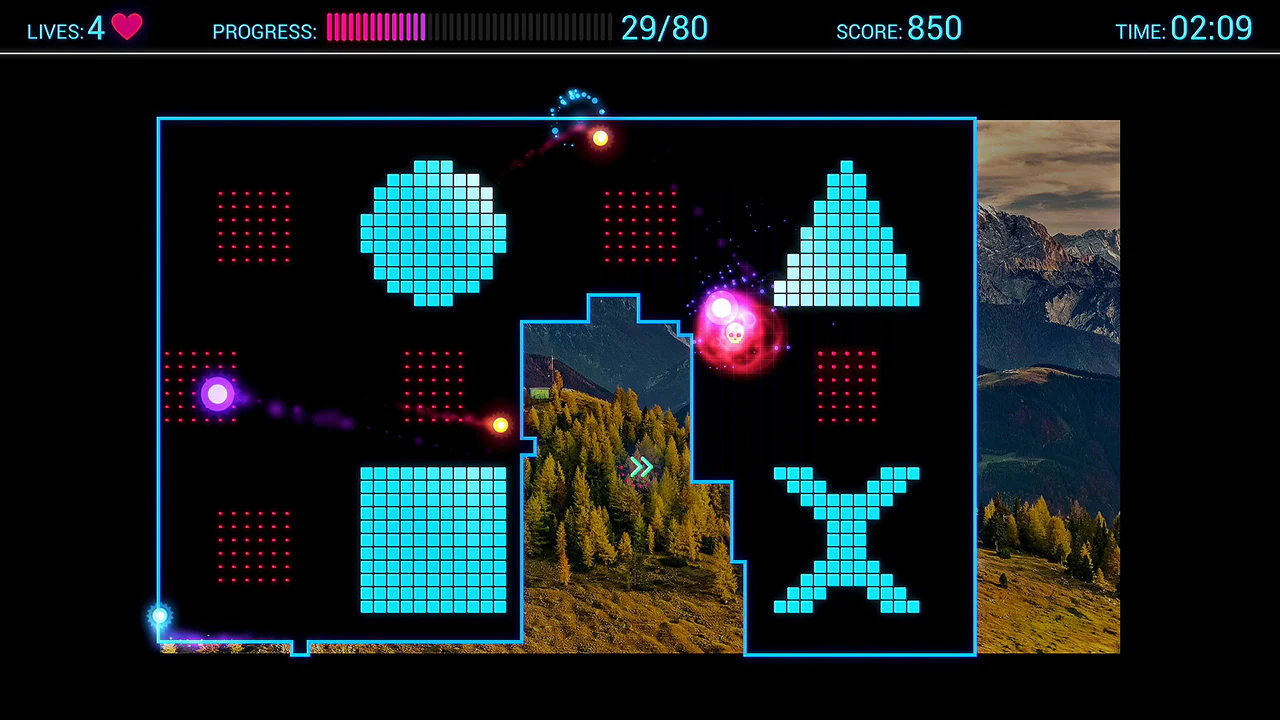This screenshot has width=1280, height=720.
Task: Click the small yellow orb mid-field
Action: click(x=500, y=424)
